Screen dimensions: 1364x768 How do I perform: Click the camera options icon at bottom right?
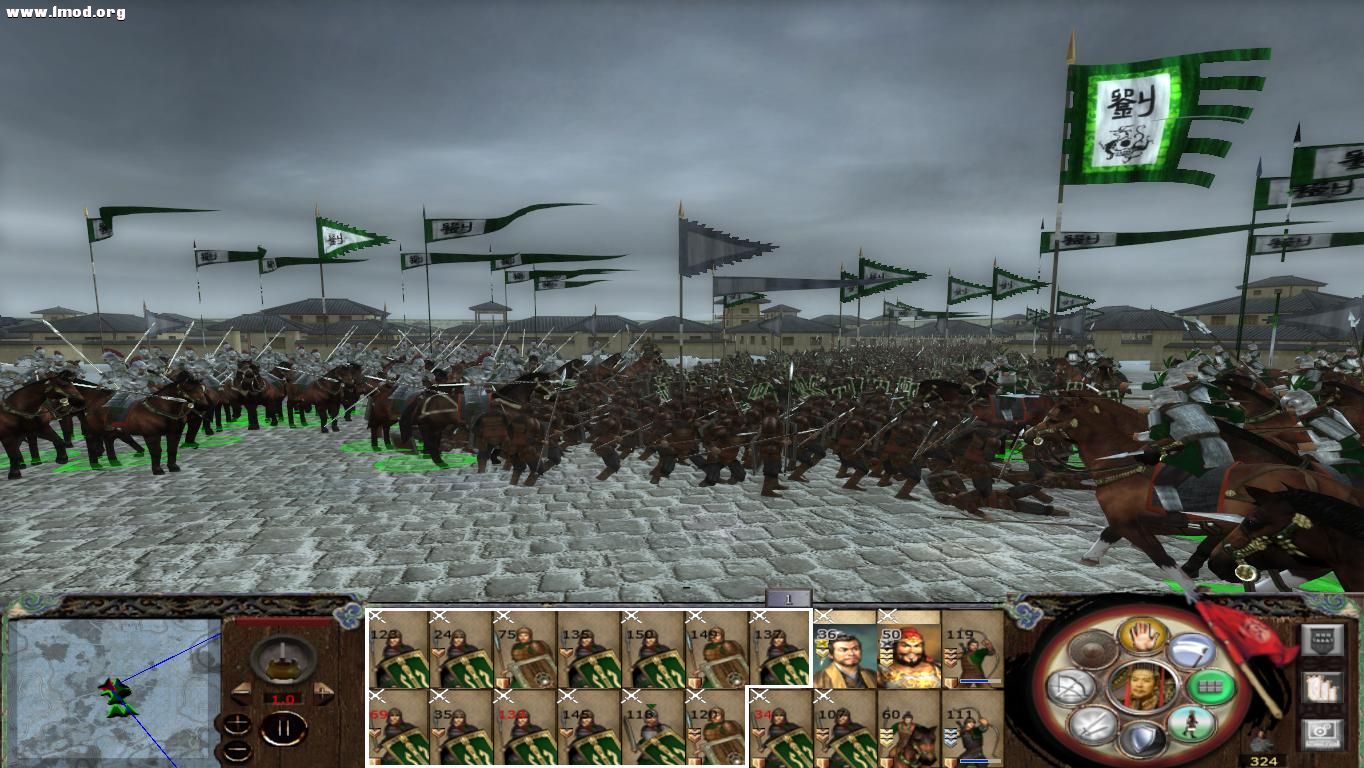coord(1322,734)
